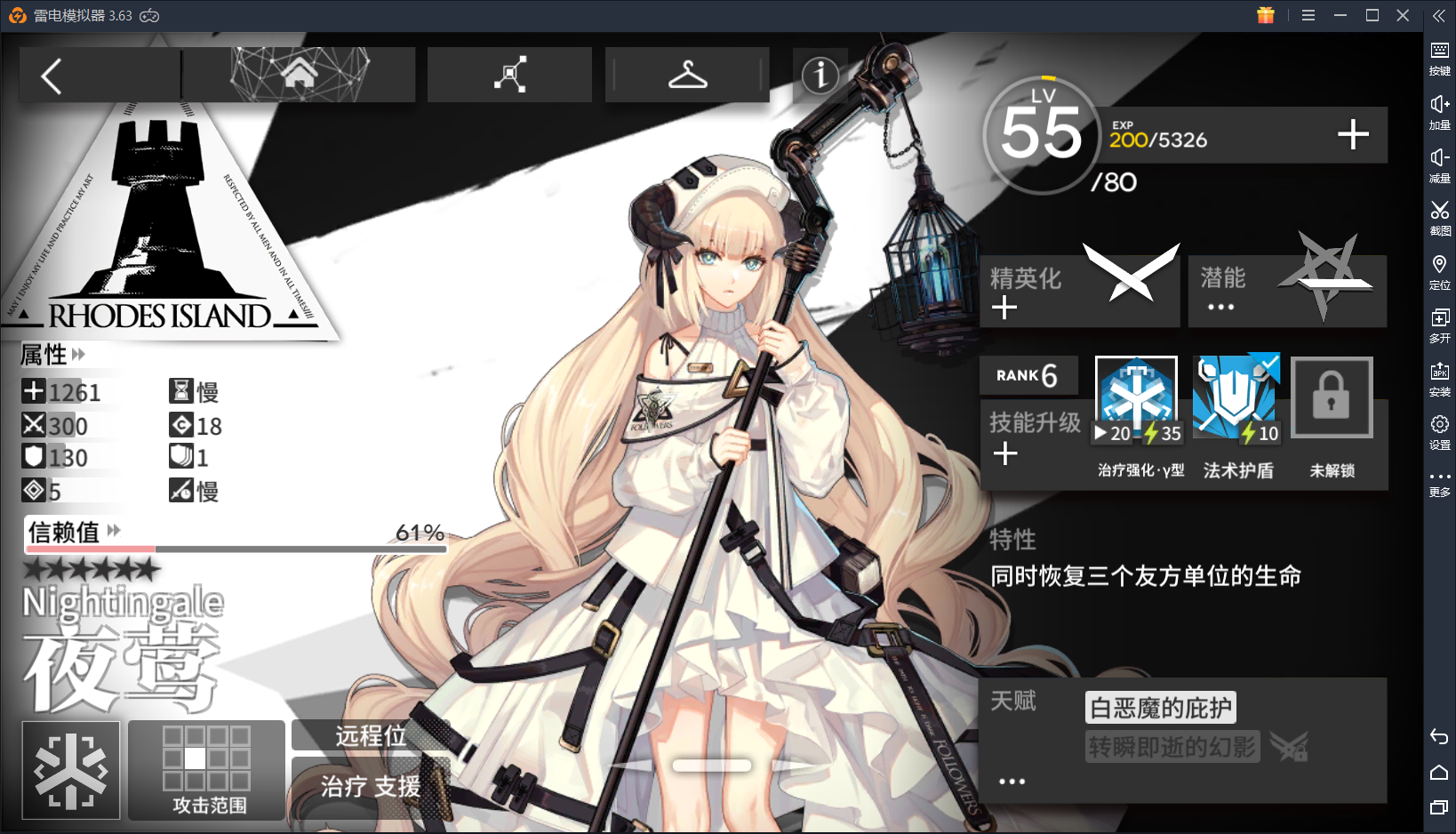The height and width of the screenshot is (834, 1456).
Task: Open 潜能 potential details via ellipsis
Action: tap(1220, 306)
